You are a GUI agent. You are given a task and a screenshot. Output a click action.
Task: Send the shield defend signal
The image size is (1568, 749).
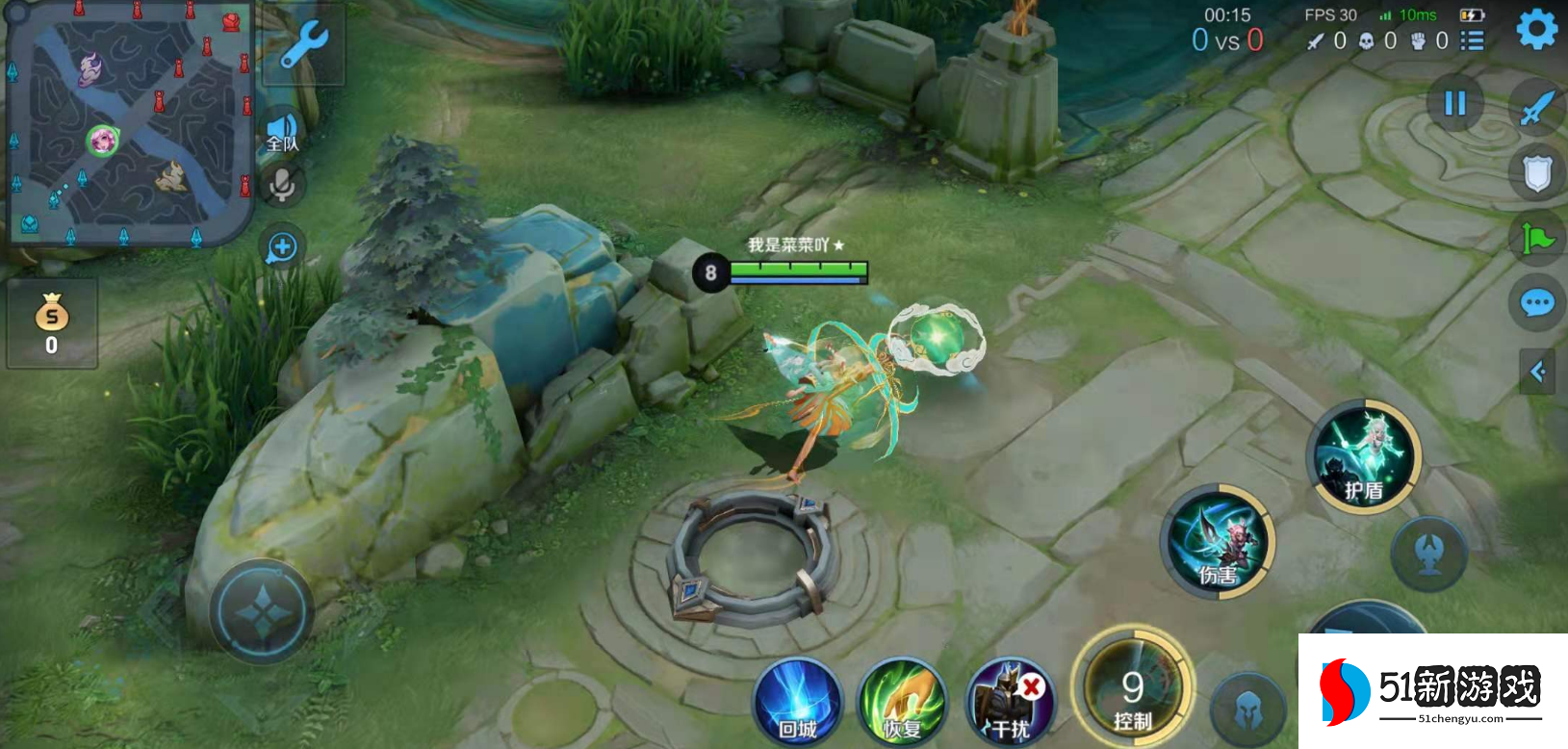coord(1537,174)
